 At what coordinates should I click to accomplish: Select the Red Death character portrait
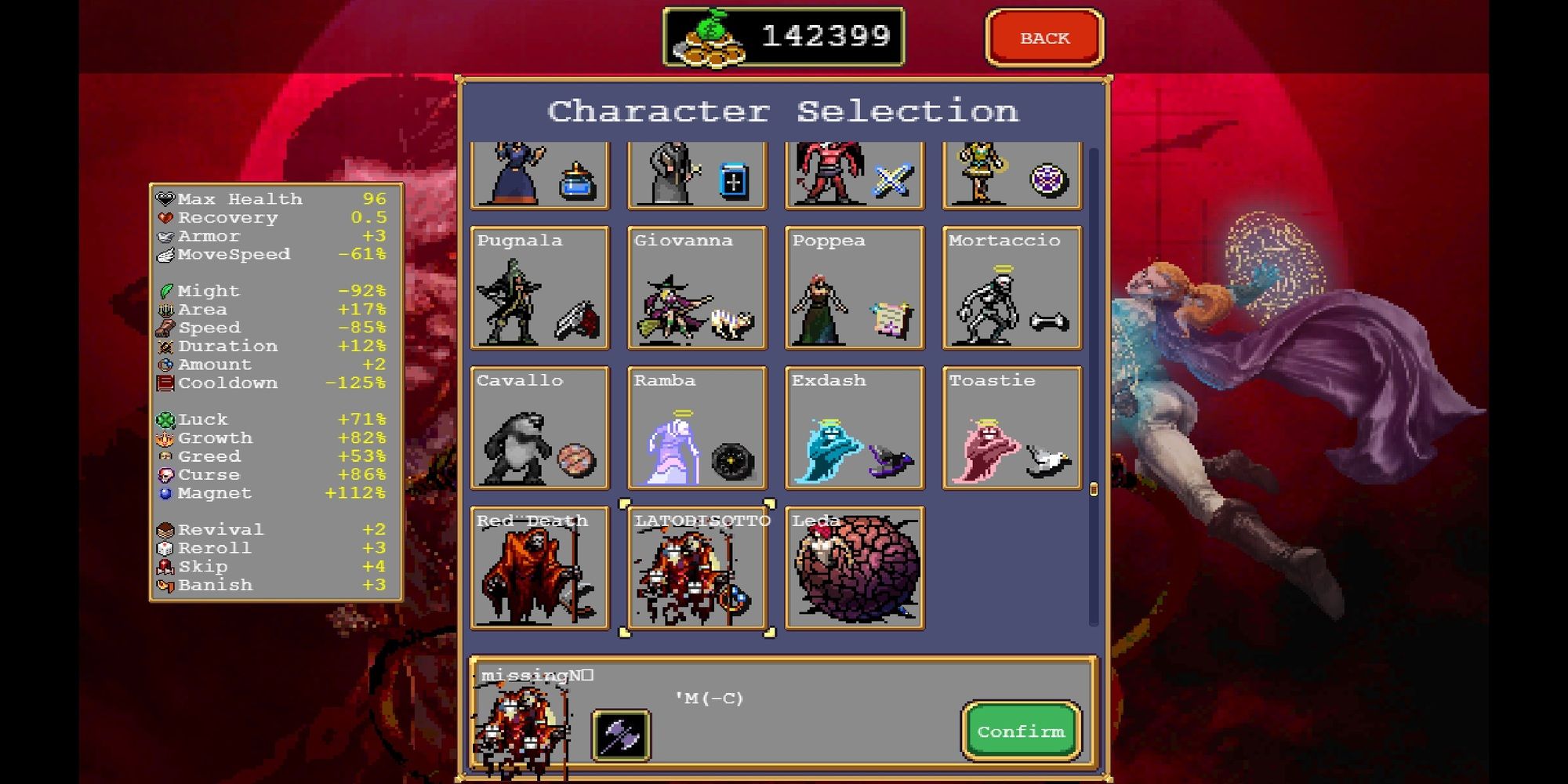click(x=539, y=568)
